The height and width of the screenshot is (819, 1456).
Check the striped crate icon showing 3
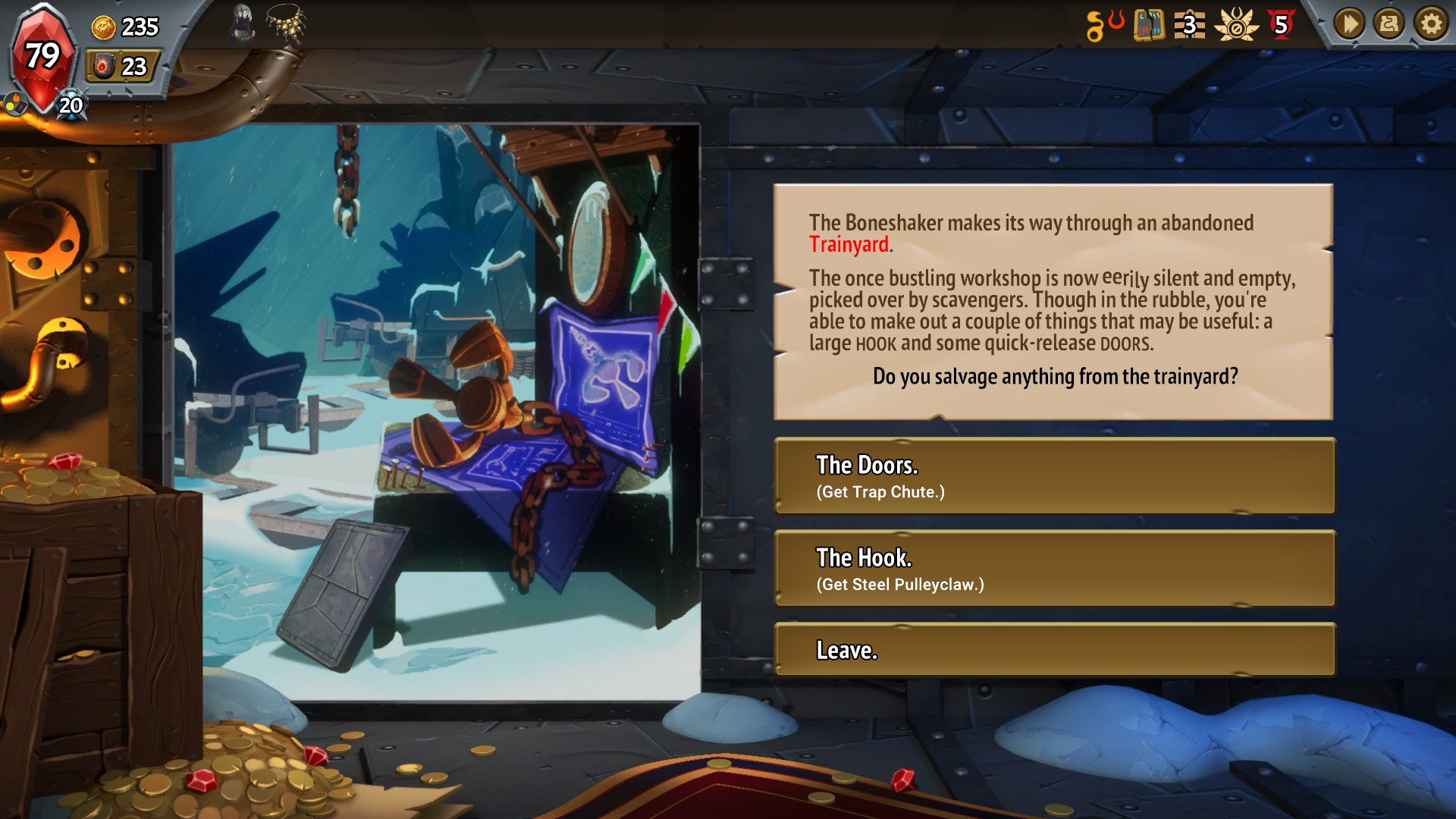pos(1189,25)
